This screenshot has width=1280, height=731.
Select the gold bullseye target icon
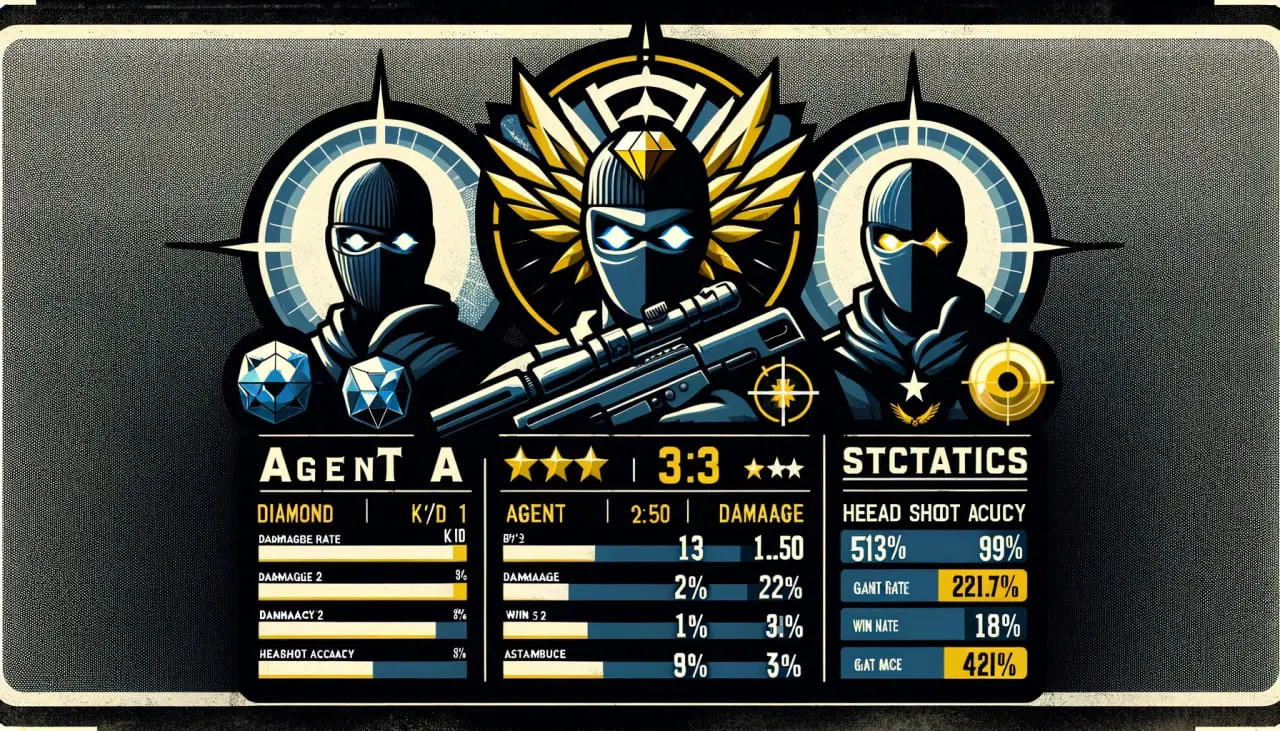click(1008, 382)
